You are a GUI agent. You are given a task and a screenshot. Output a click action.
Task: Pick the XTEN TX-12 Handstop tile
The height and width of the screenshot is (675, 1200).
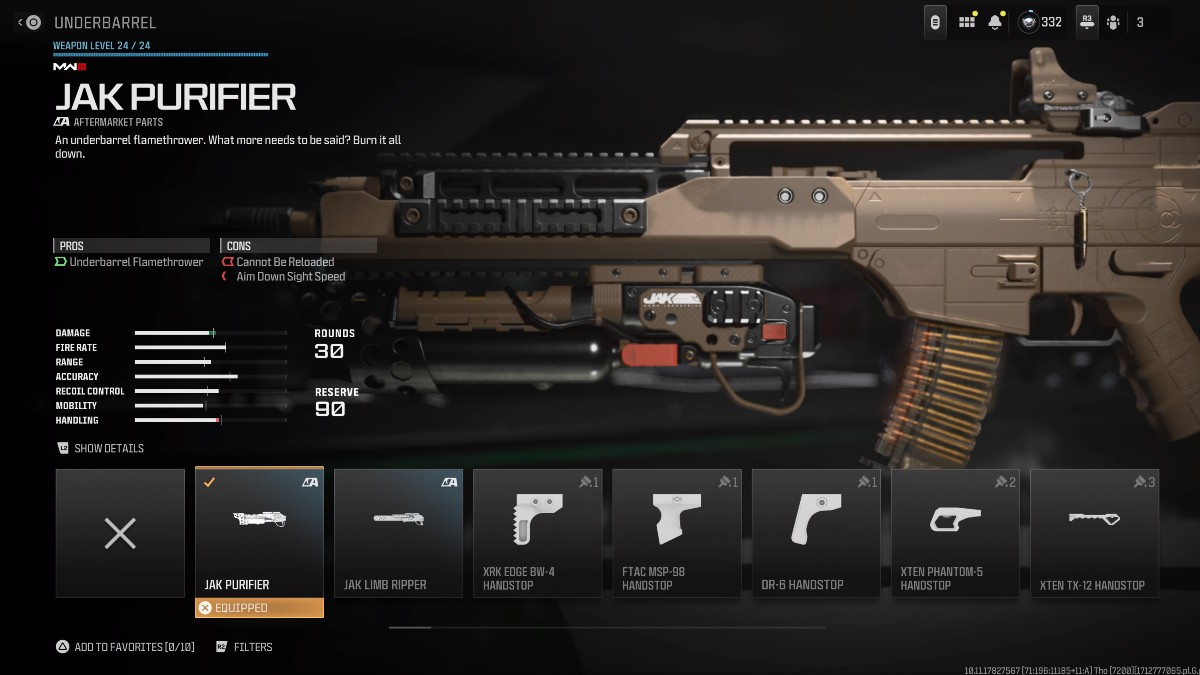click(x=1093, y=533)
